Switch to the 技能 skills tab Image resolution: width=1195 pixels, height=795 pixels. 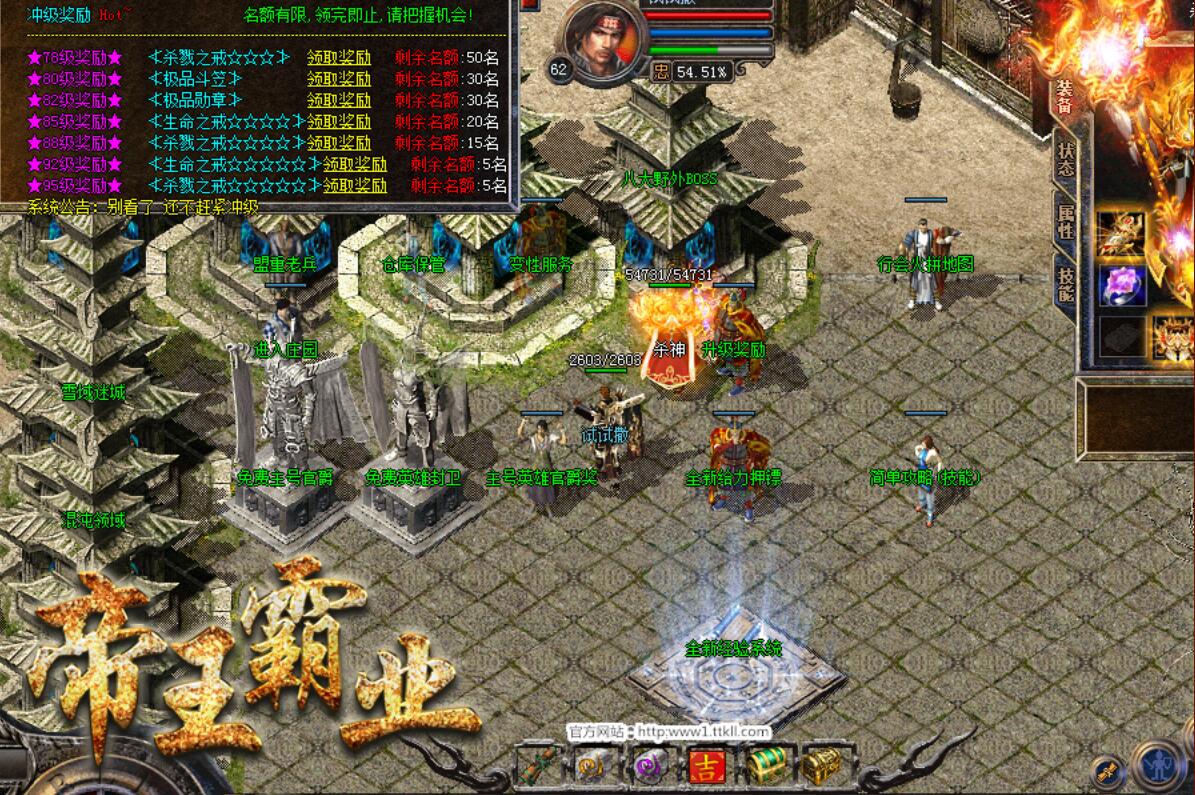coord(1066,281)
